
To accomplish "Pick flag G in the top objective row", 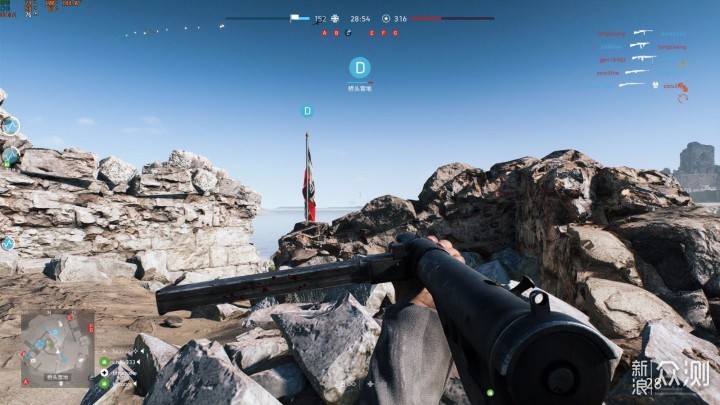I will (395, 33).
